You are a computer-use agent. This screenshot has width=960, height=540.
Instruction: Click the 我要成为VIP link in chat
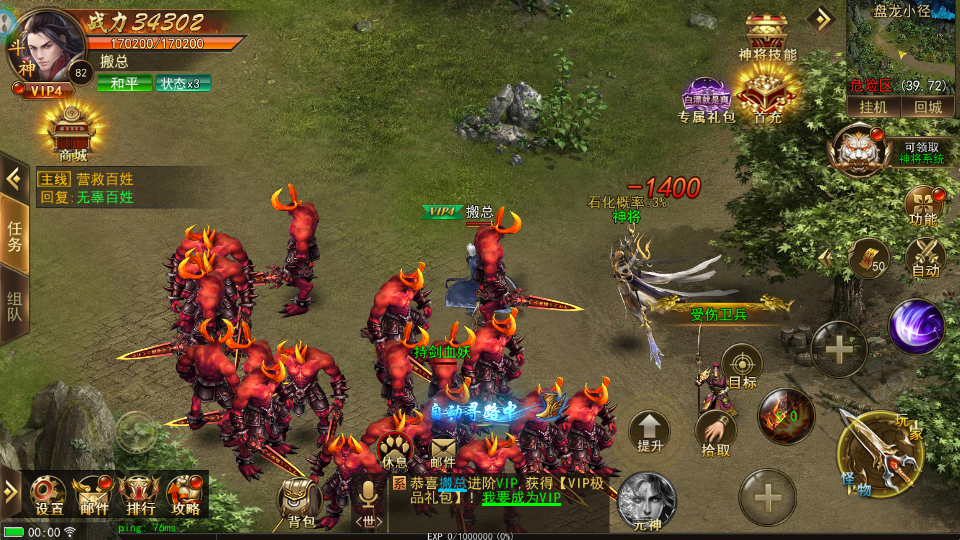pos(521,497)
